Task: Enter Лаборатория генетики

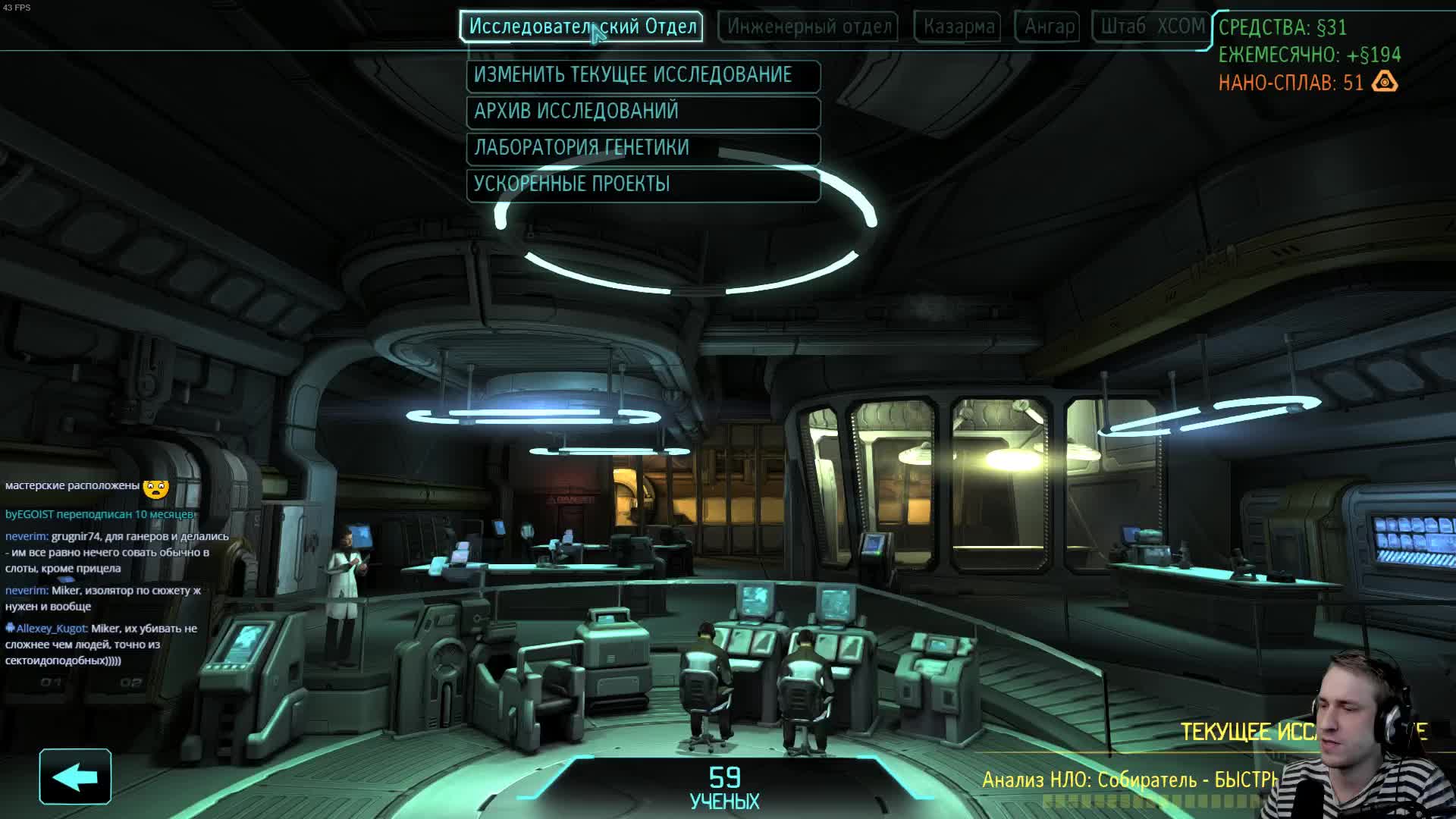Action: [643, 148]
